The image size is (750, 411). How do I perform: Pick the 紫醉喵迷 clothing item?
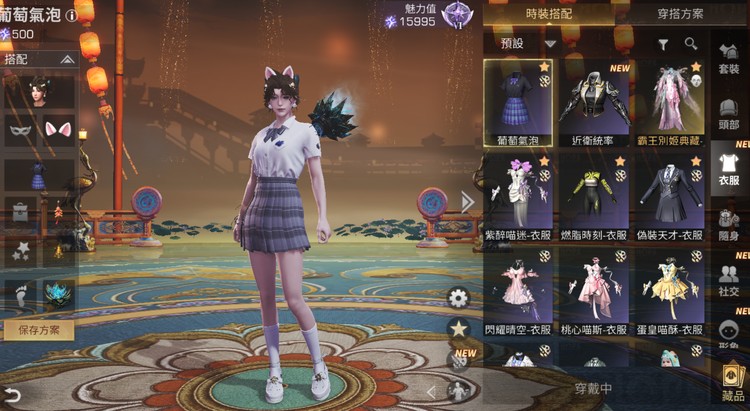click(517, 197)
